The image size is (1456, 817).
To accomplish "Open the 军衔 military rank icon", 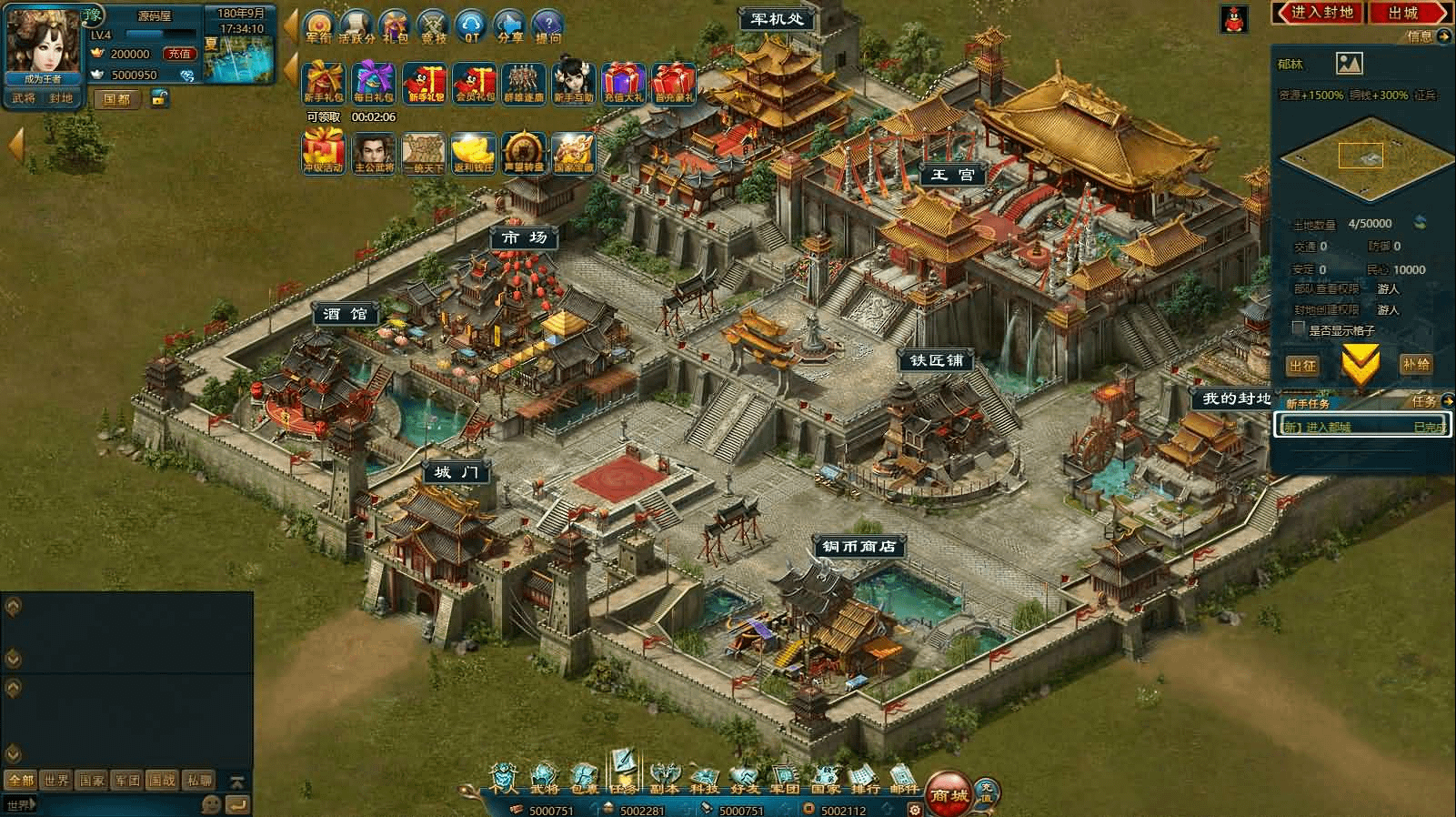I will pos(317,26).
